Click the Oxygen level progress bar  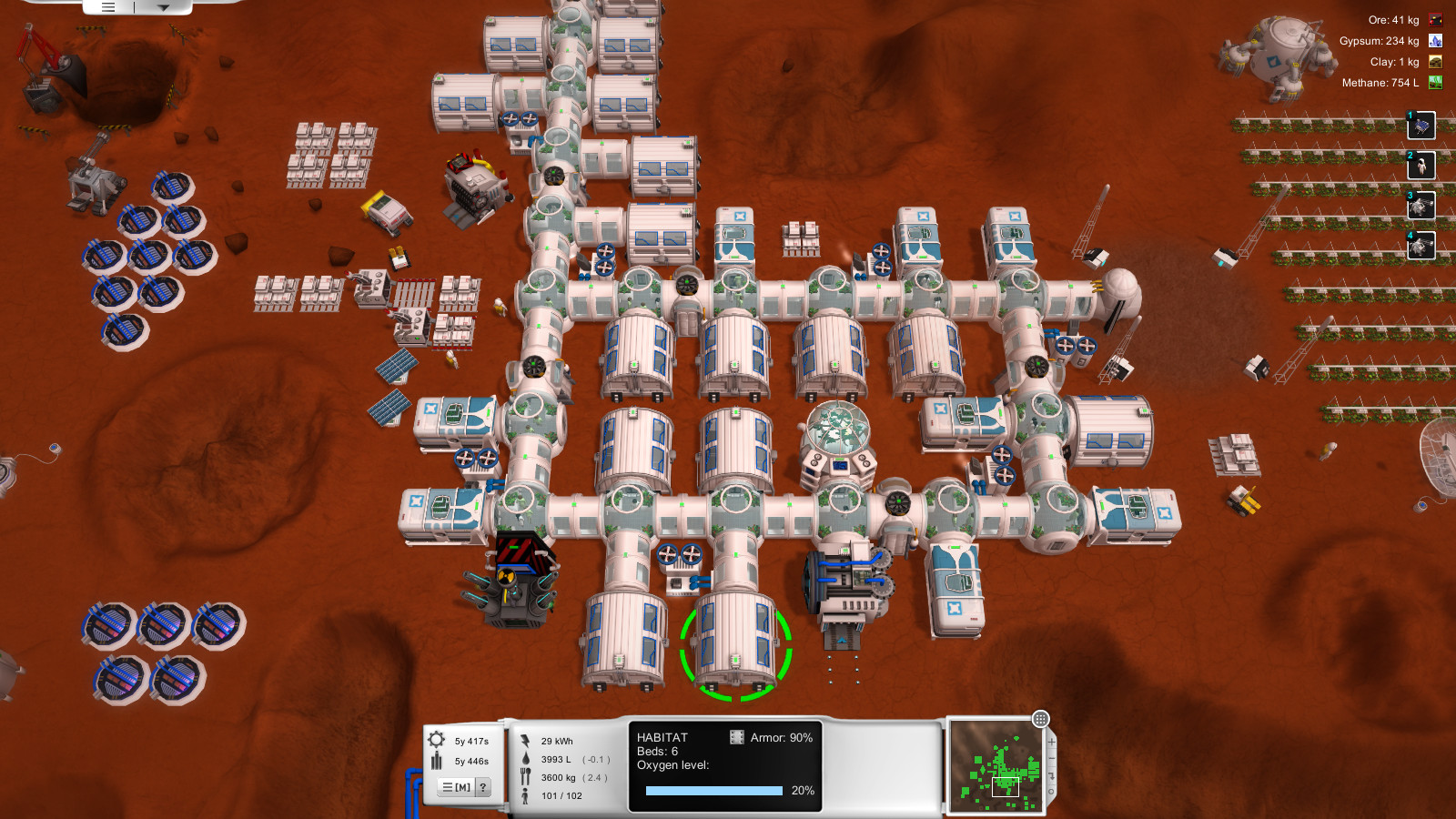[714, 790]
